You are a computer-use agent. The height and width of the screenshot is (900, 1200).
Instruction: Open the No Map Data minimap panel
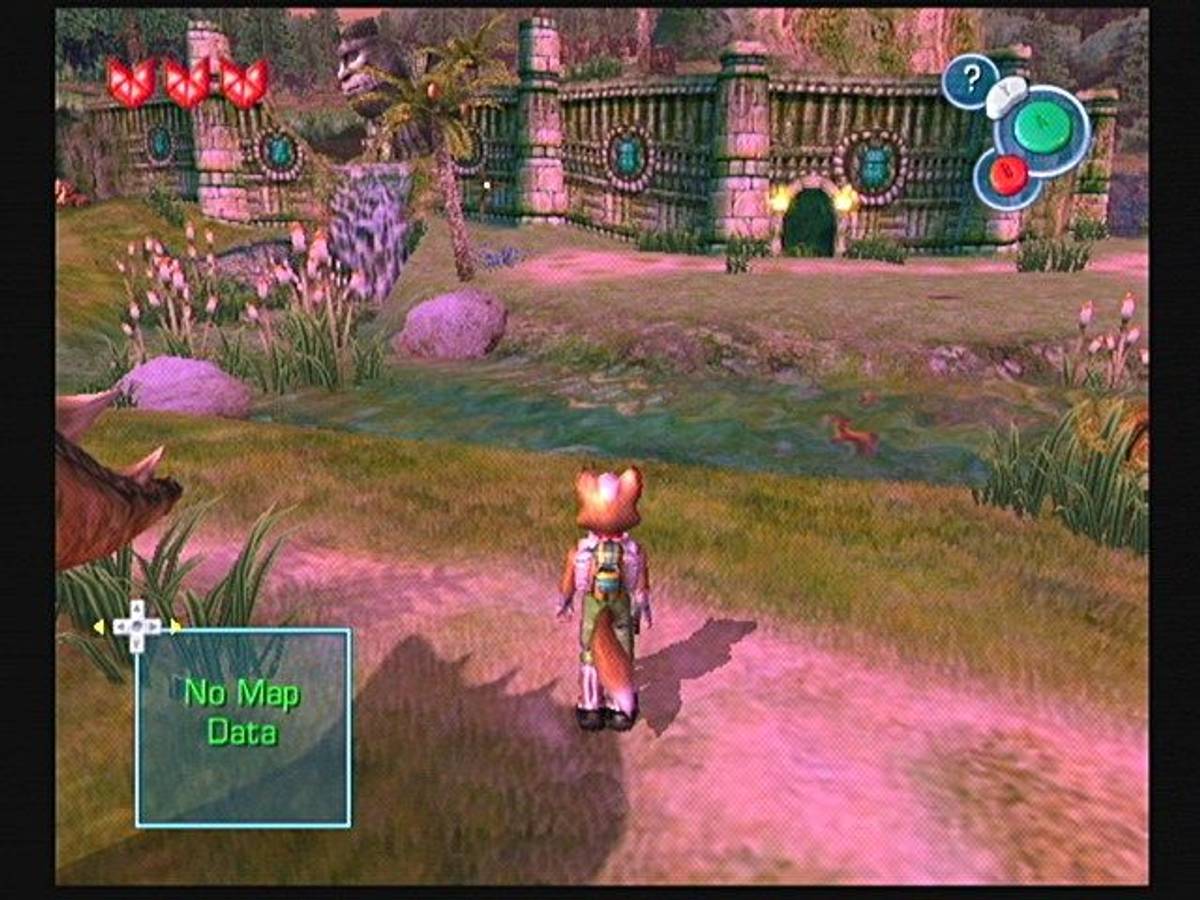pyautogui.click(x=243, y=727)
